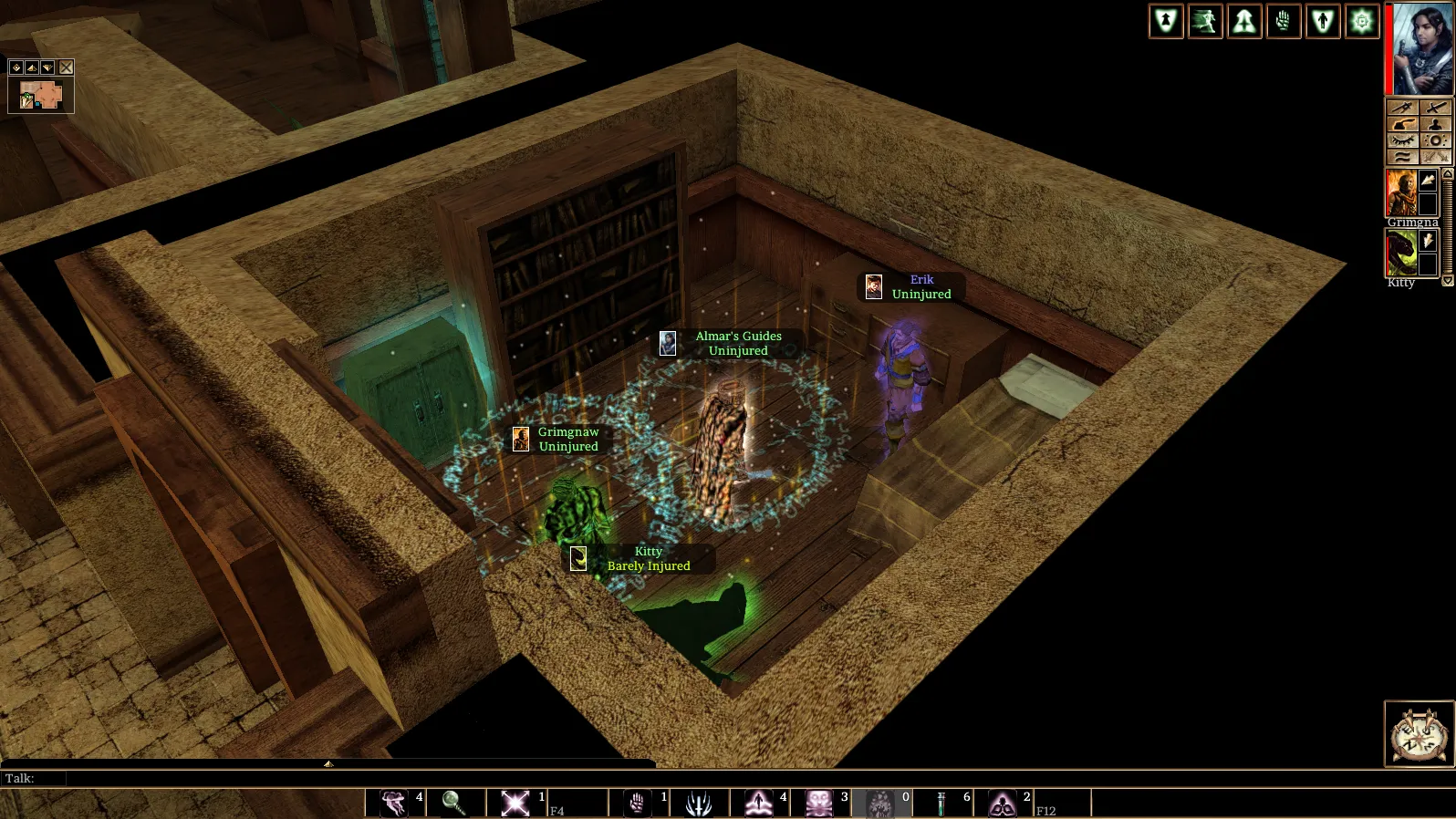This screenshot has width=1456, height=819.
Task: Click the silhouette bust button under the portrait
Action: click(1435, 124)
